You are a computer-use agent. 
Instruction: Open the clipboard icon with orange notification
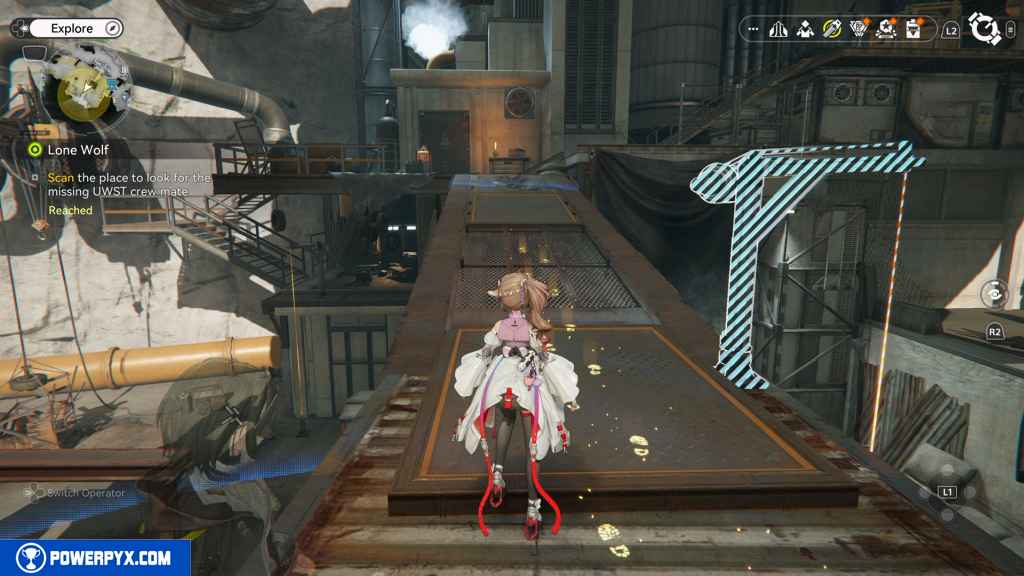pyautogui.click(x=912, y=30)
